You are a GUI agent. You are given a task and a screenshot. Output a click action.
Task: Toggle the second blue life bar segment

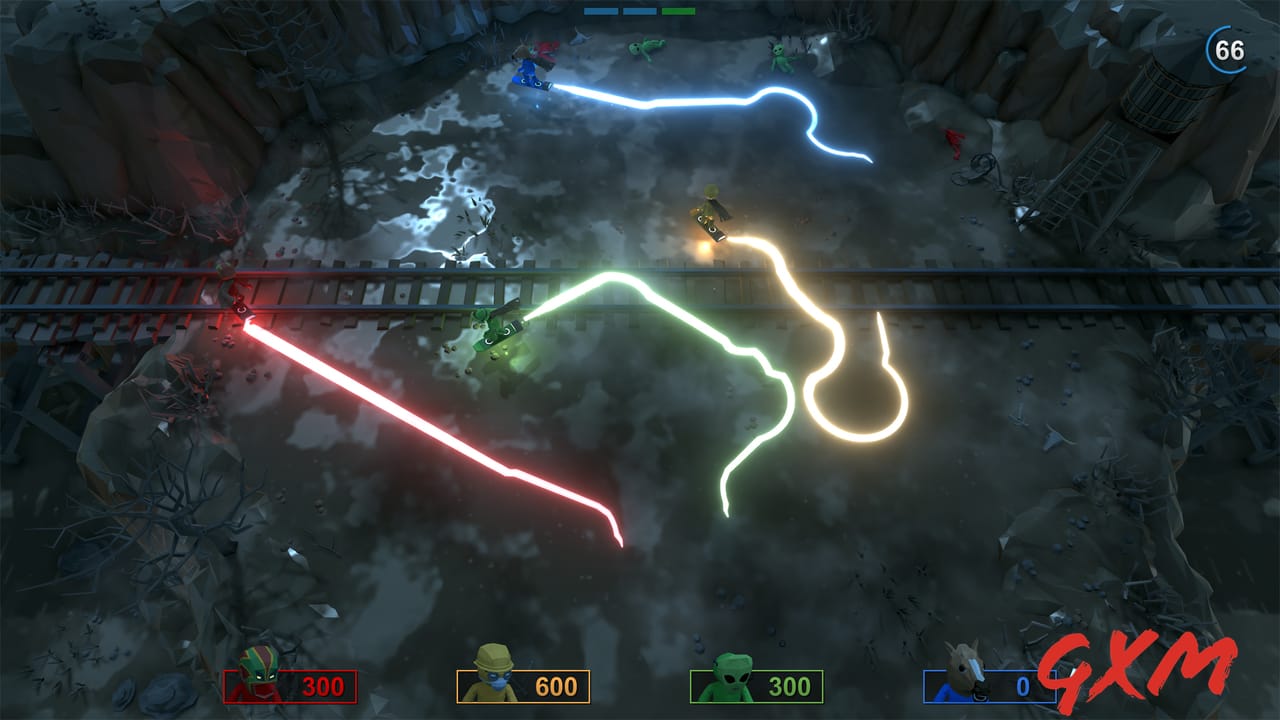click(x=640, y=11)
